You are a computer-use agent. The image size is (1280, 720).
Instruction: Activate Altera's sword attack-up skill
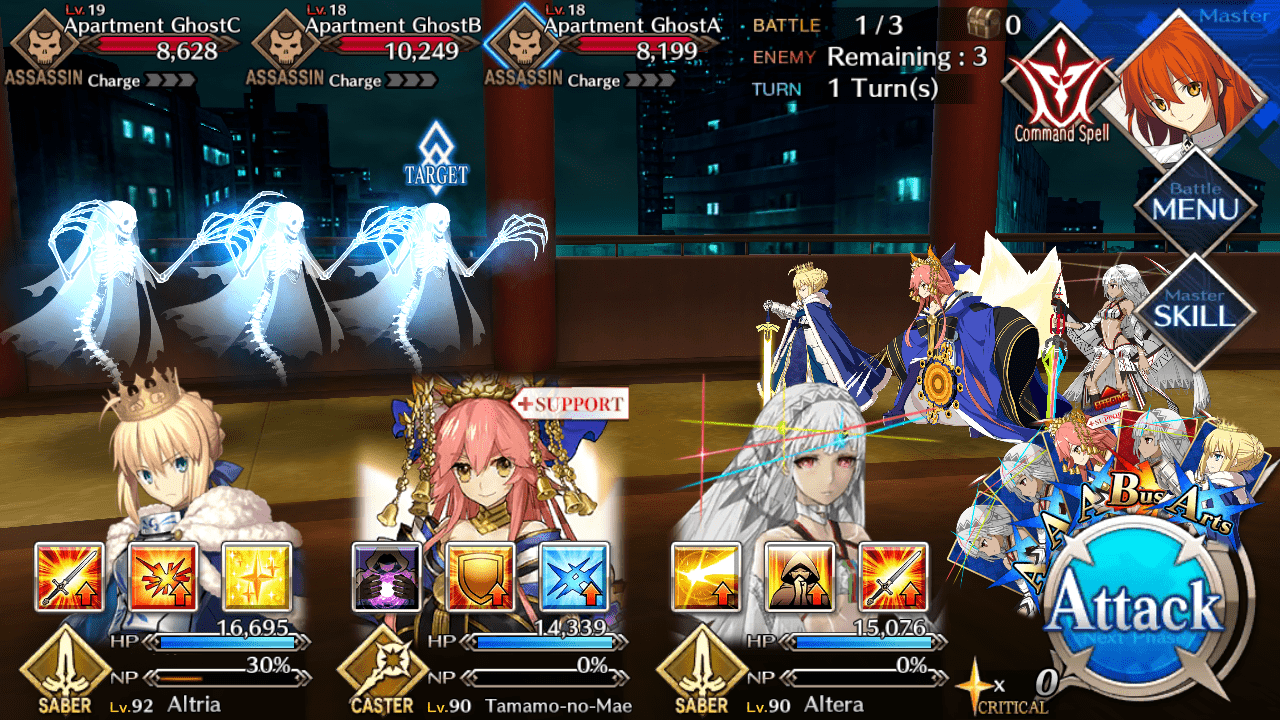(893, 577)
